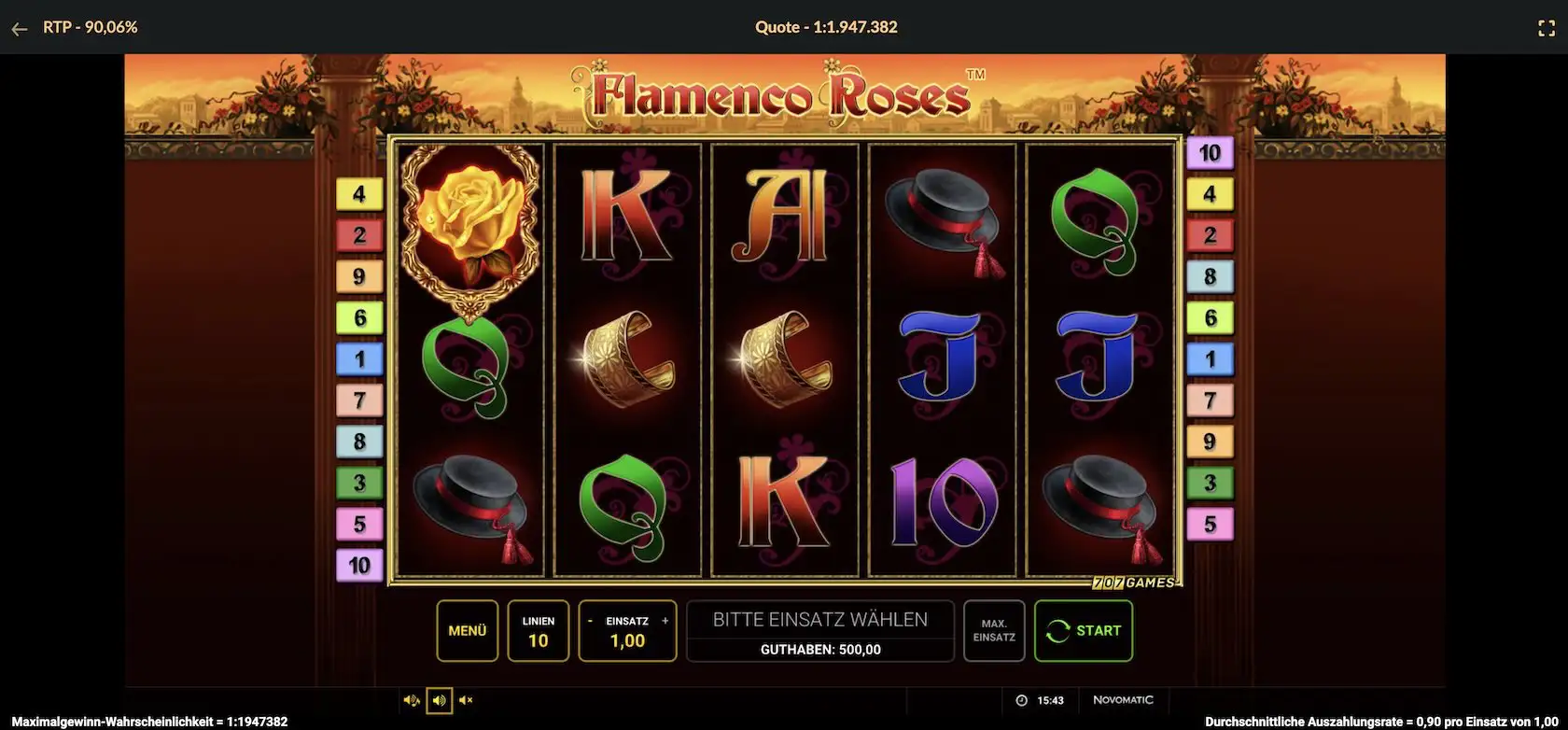This screenshot has height=730, width=1568.
Task: Toggle payline 5 on the left panel
Action: (x=359, y=523)
